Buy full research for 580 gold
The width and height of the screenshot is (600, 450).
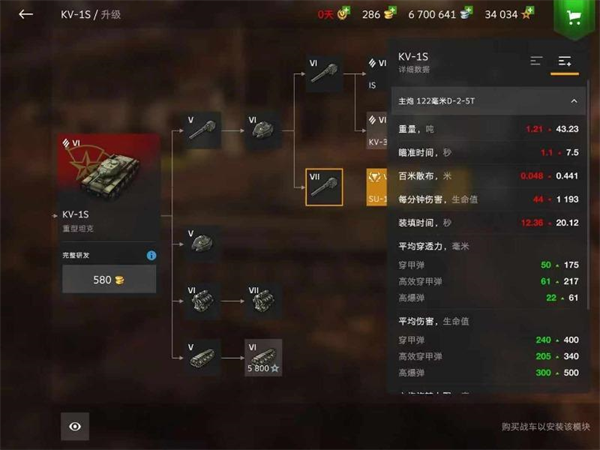click(x=109, y=280)
